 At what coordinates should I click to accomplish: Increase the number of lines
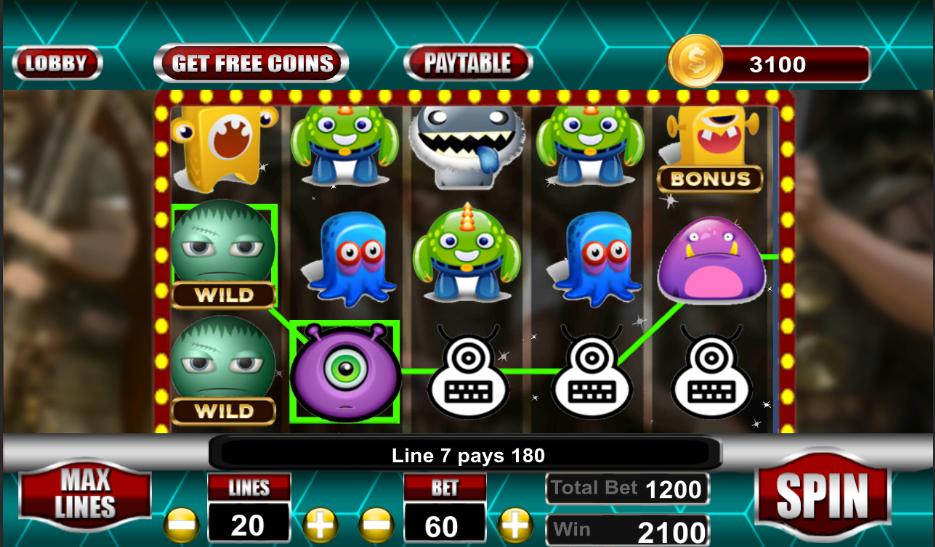pyautogui.click(x=319, y=524)
